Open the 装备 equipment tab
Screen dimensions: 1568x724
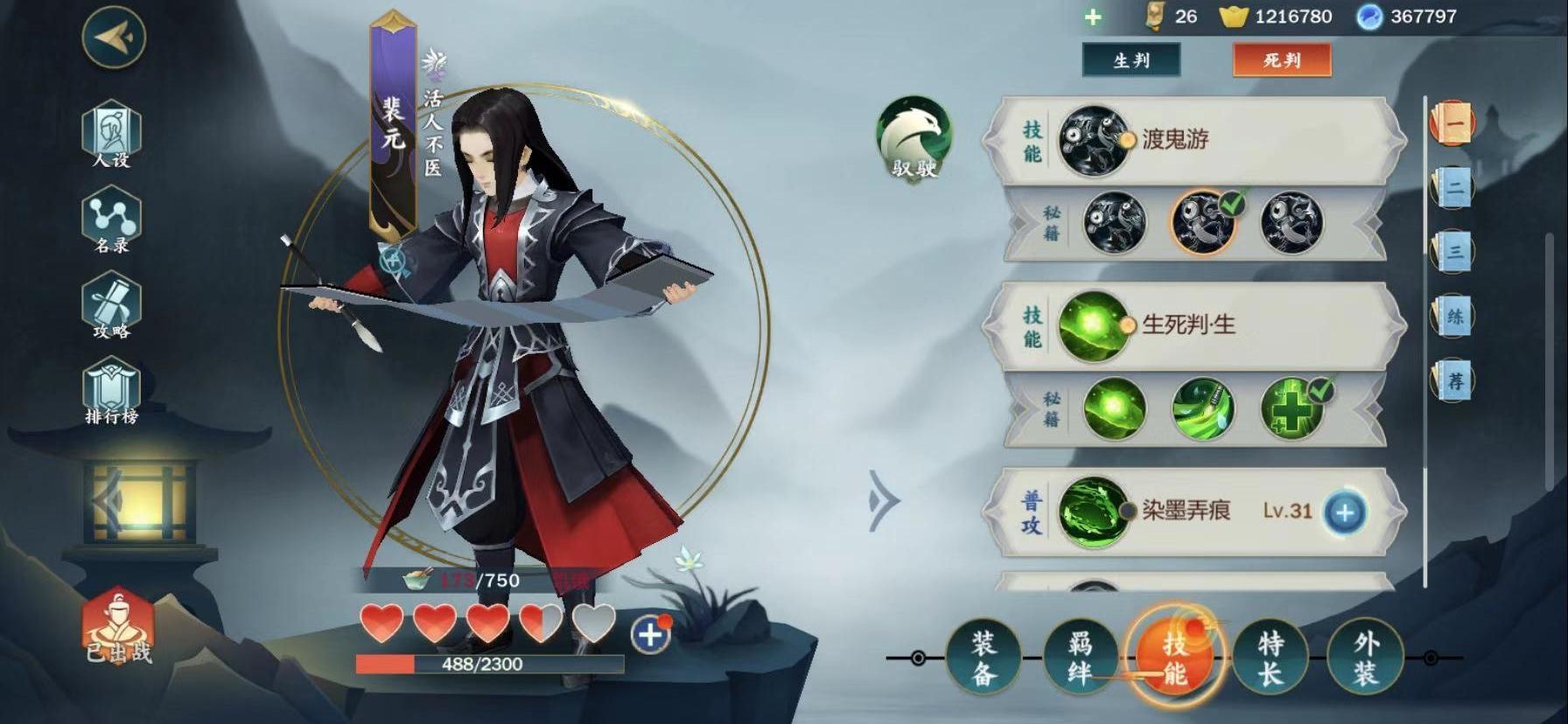[x=983, y=658]
